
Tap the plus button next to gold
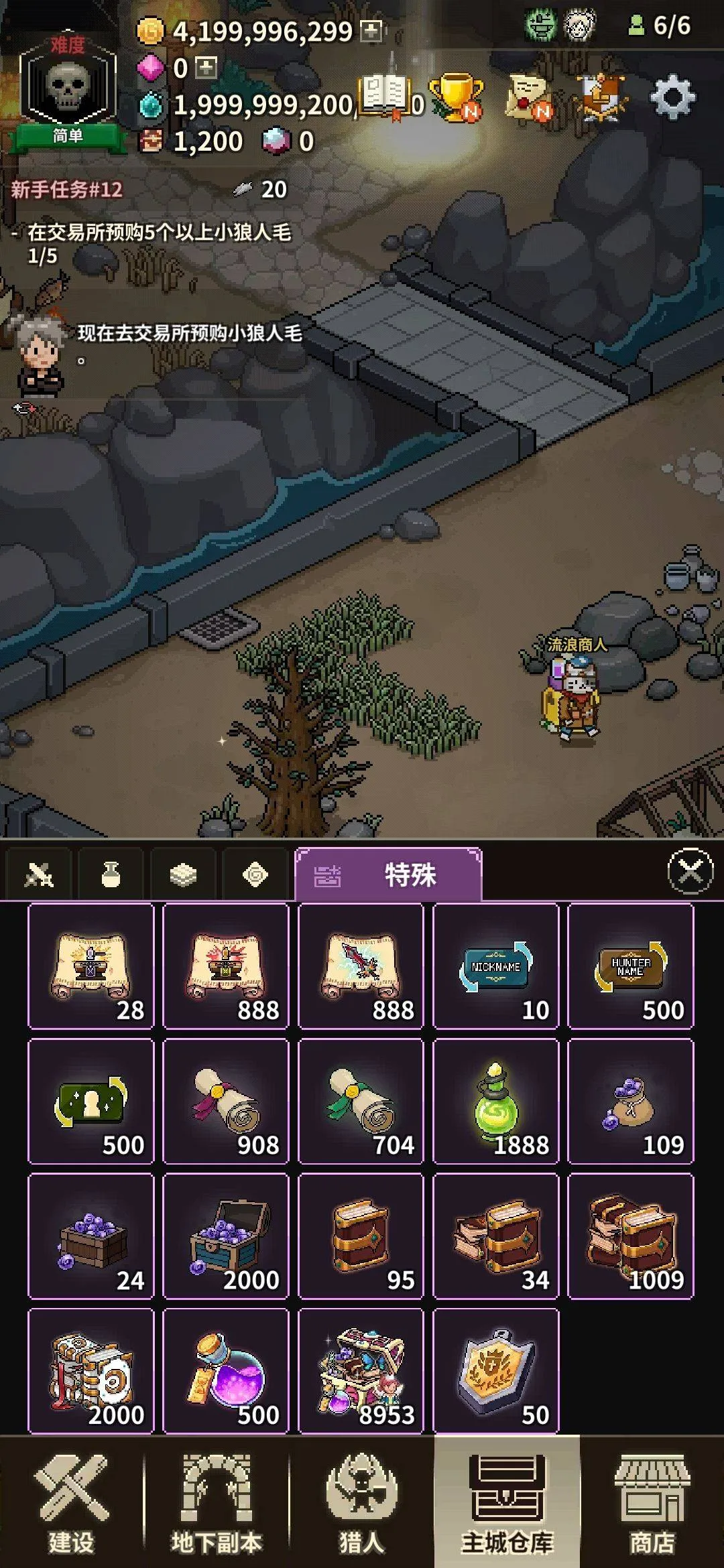click(371, 31)
